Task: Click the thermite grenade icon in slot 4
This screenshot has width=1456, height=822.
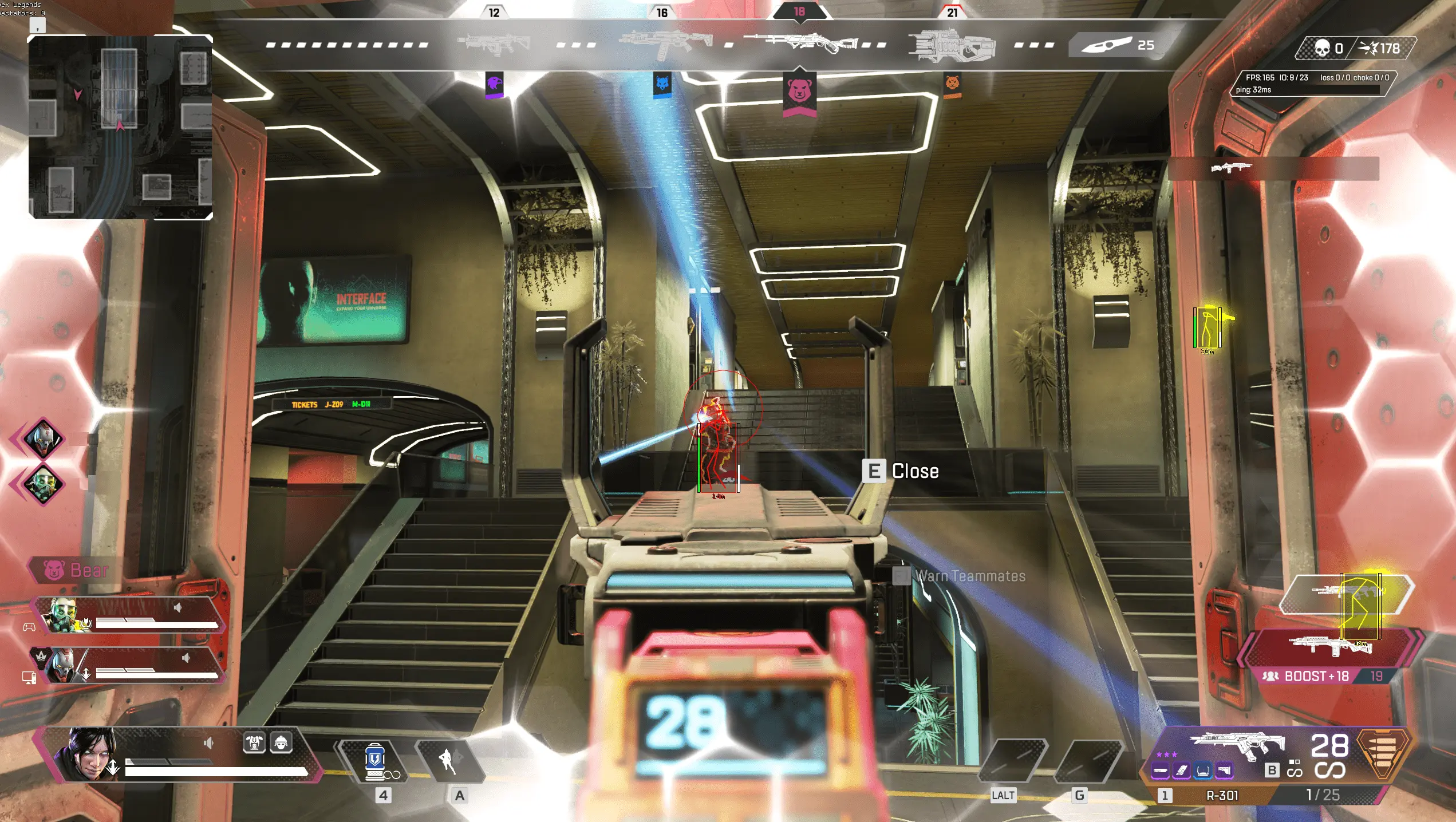Action: pyautogui.click(x=374, y=762)
